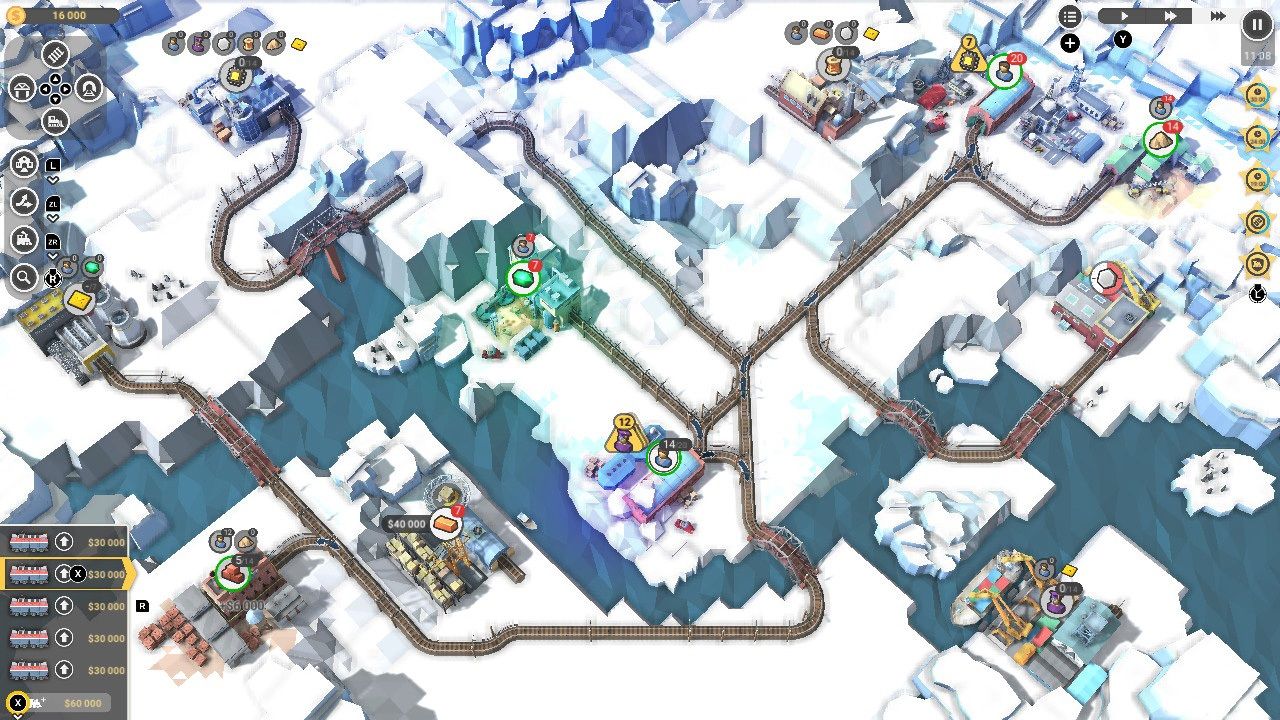Open the train depot icon in sidebar
The height and width of the screenshot is (720, 1280).
tap(25, 240)
